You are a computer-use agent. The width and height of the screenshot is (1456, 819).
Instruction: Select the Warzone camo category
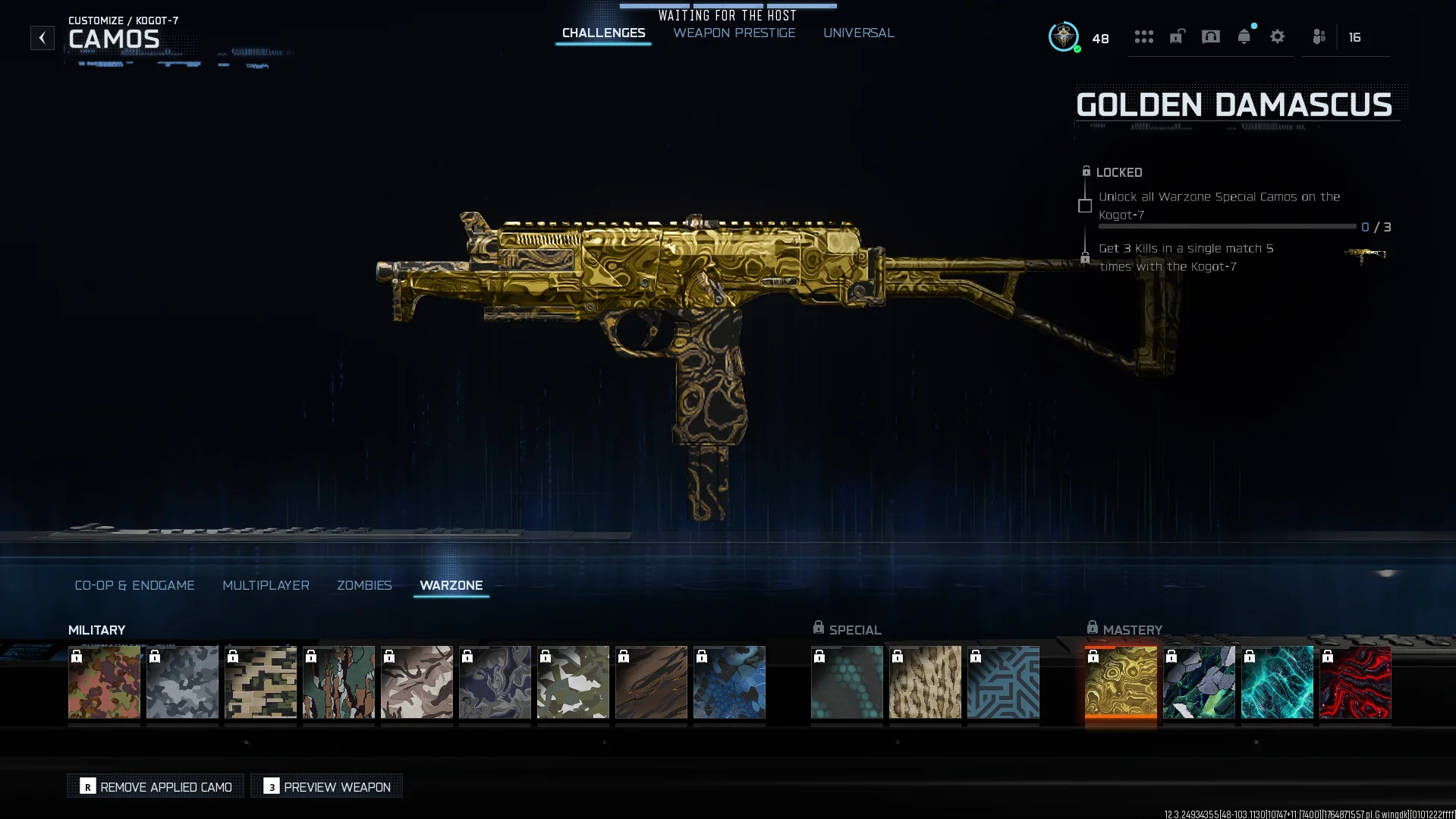point(451,585)
